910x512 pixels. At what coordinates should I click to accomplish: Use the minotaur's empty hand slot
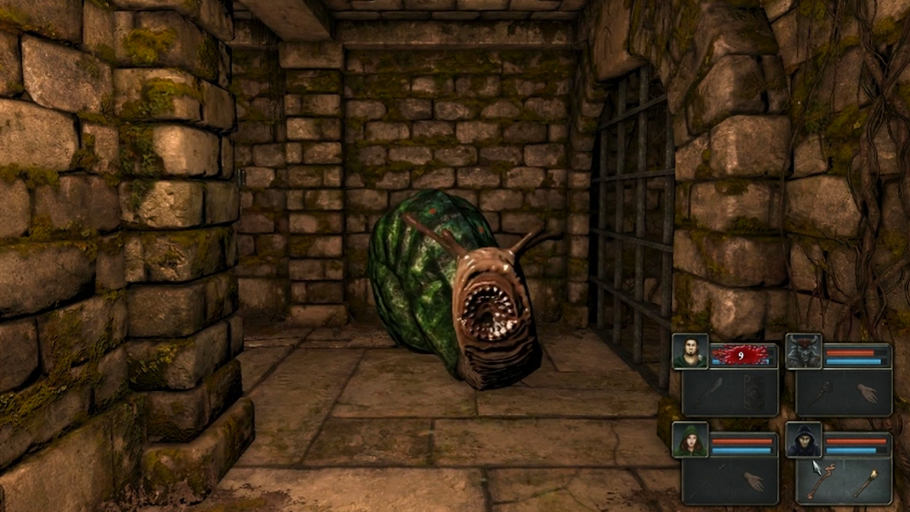click(866, 392)
